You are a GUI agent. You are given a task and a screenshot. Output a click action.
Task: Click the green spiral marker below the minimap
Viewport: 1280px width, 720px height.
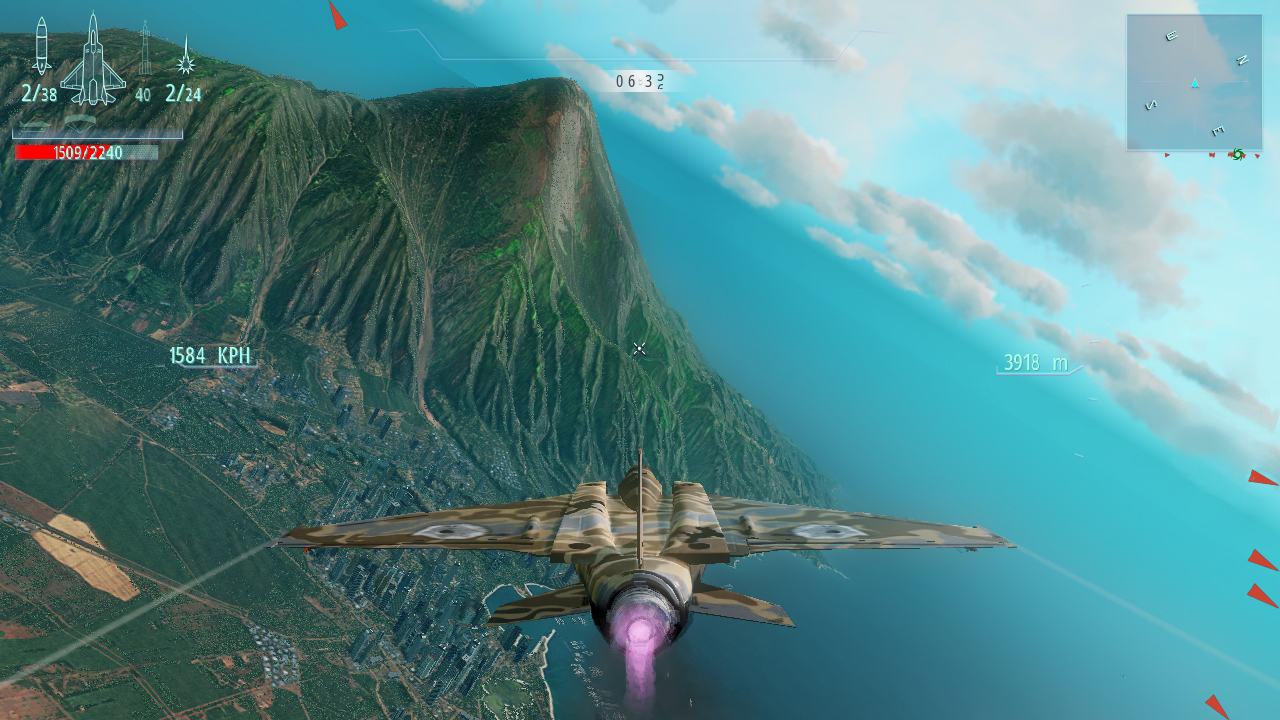[1238, 155]
